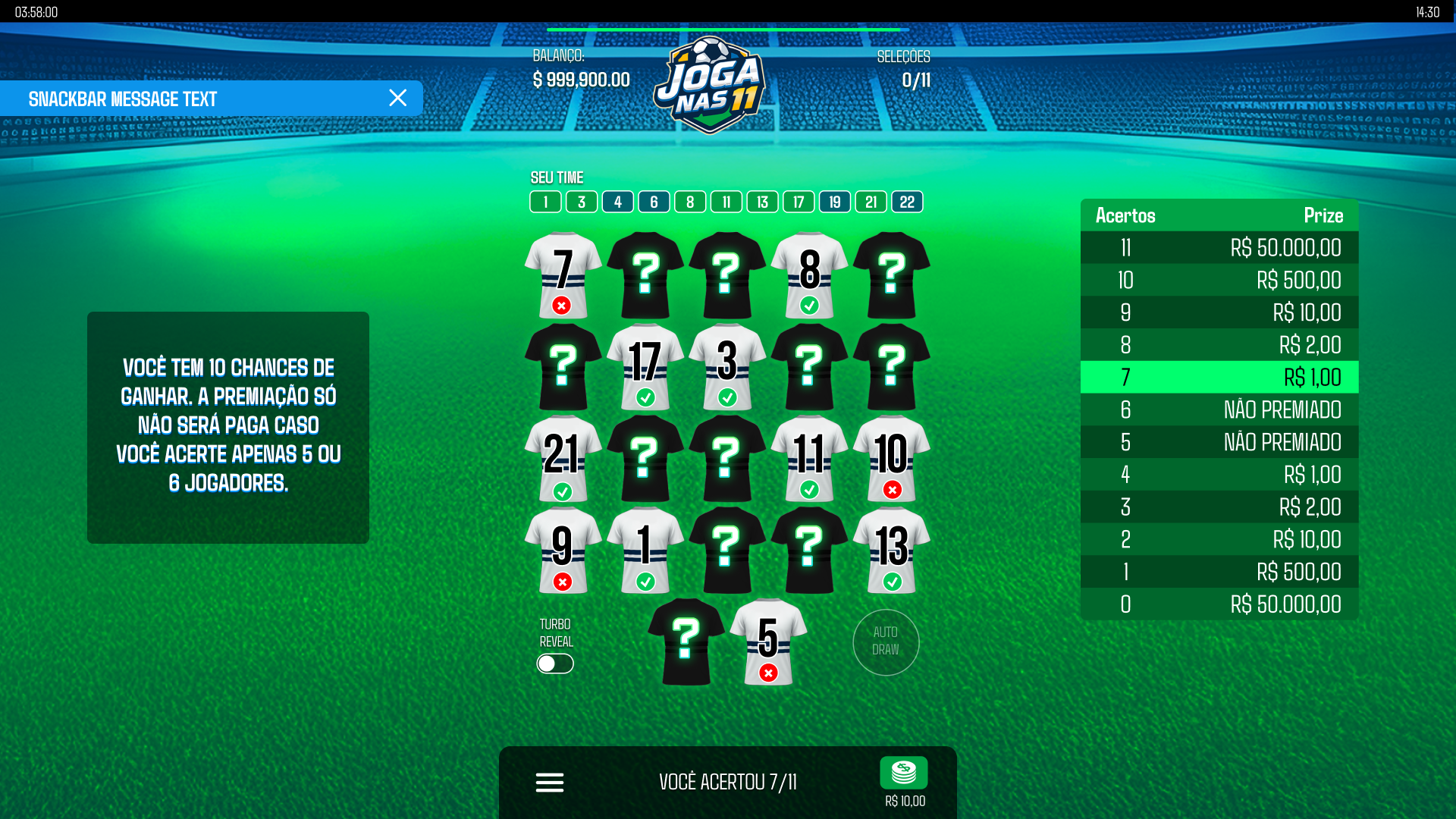Screen dimensions: 1456x819
Task: Close the snackbar message
Action: coord(397,98)
